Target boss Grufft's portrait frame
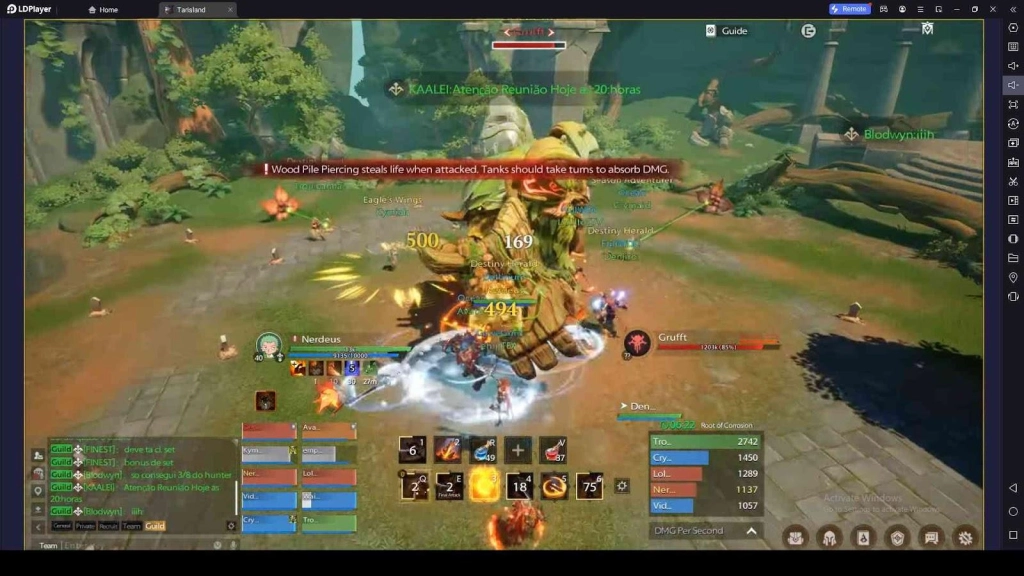This screenshot has width=1024, height=576. tap(637, 344)
